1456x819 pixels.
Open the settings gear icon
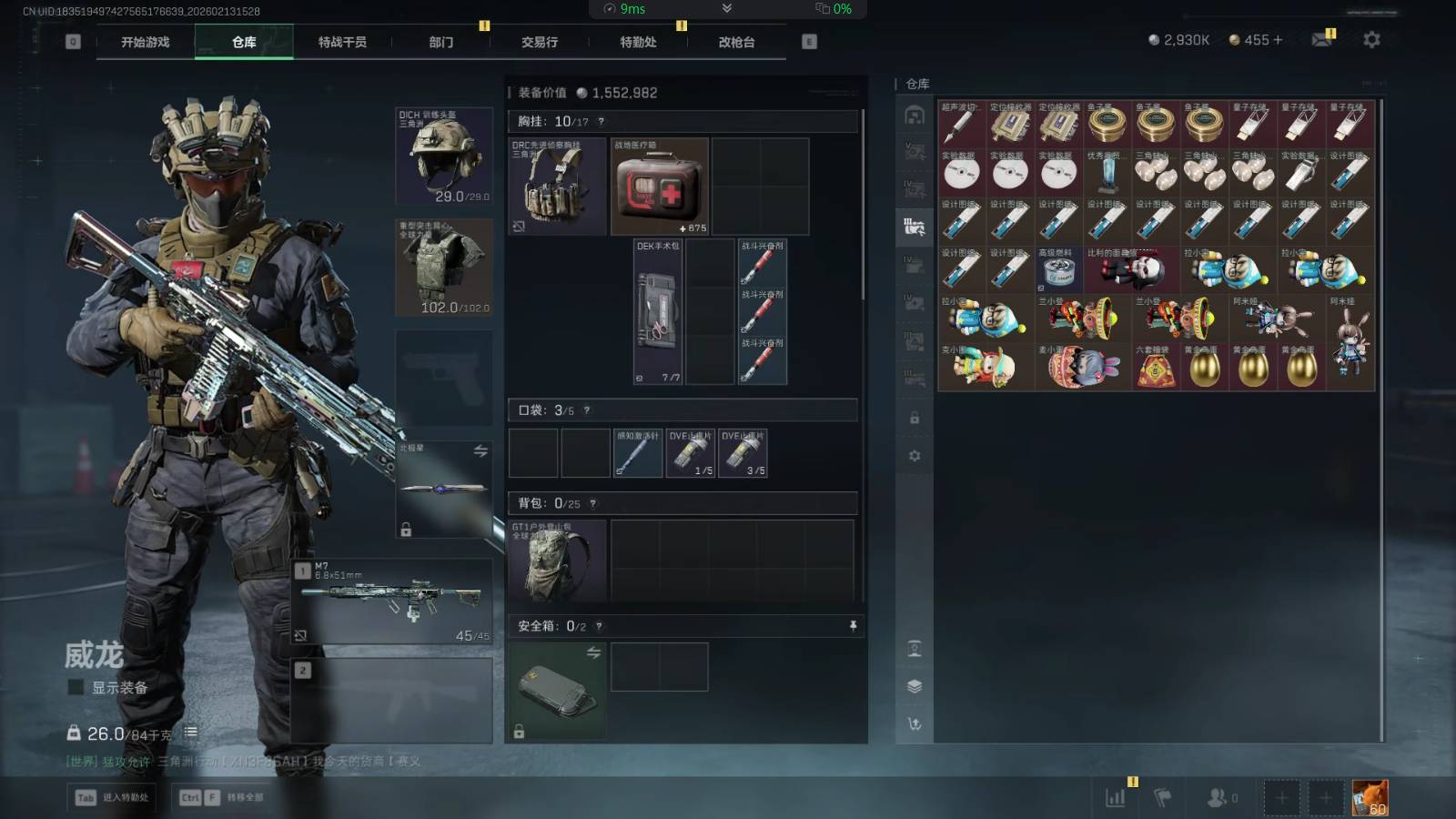click(1371, 40)
